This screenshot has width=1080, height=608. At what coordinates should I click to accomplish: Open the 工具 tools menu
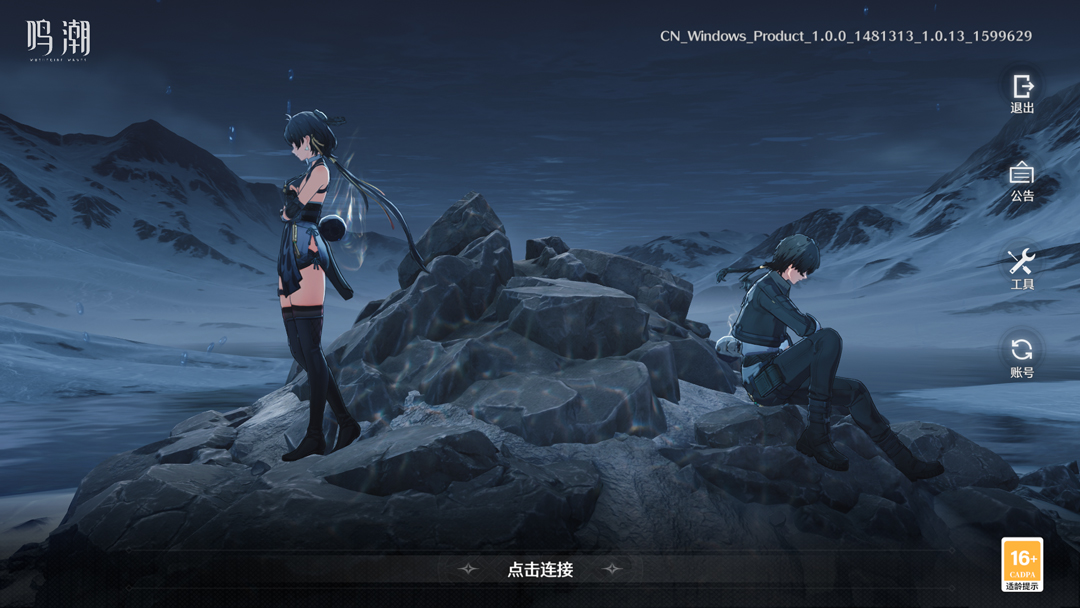click(1022, 268)
